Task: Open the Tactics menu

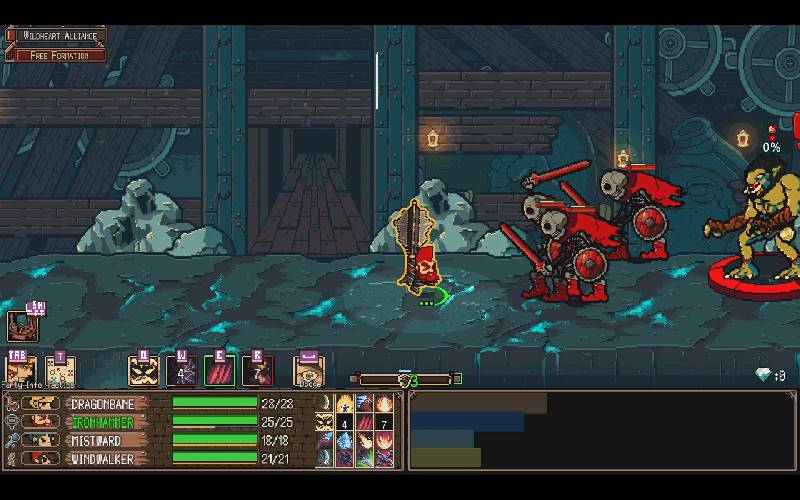Action: coord(59,371)
